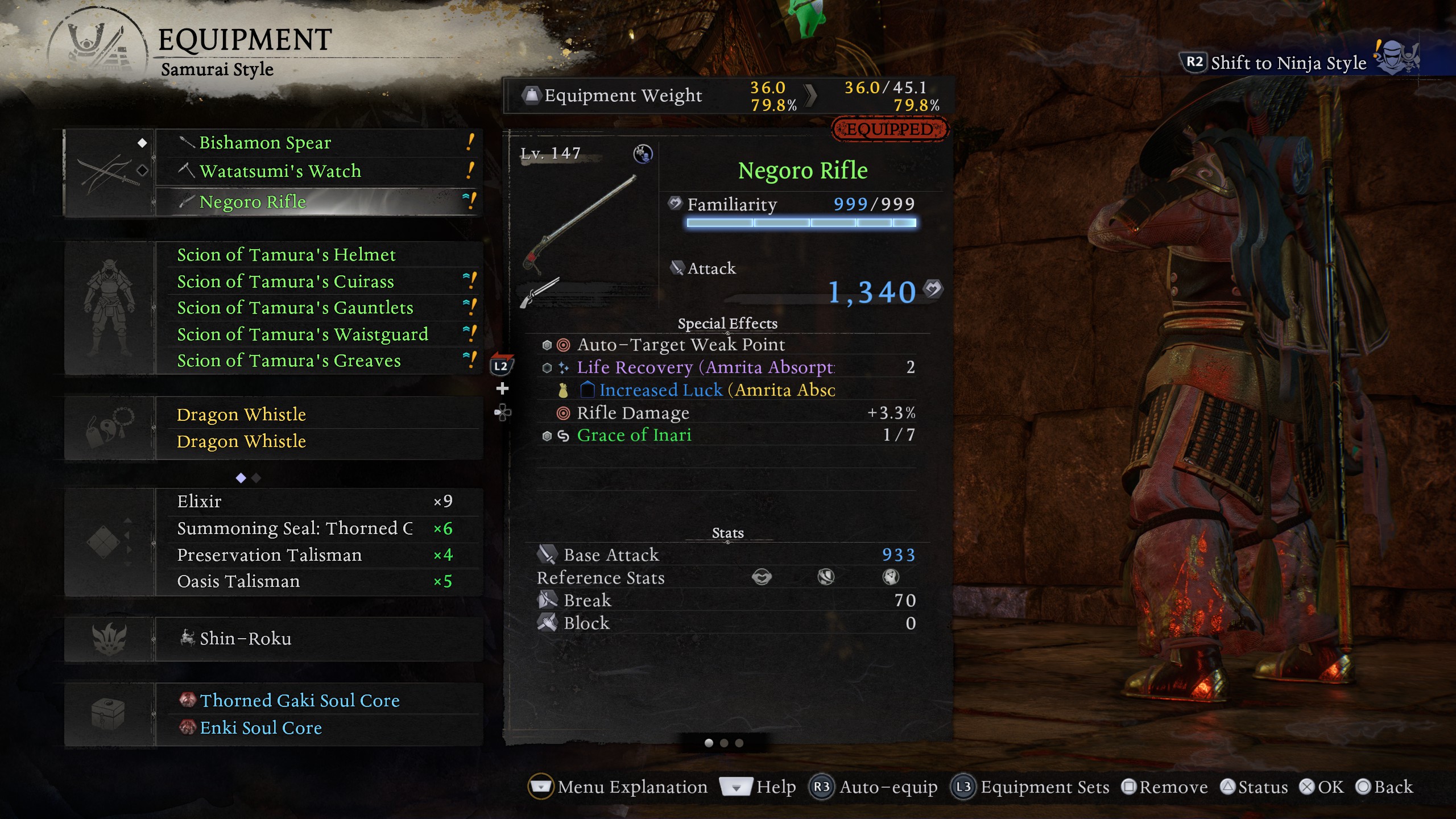
Task: Select Scion of Tamura's Cuirass
Action: pyautogui.click(x=318, y=282)
